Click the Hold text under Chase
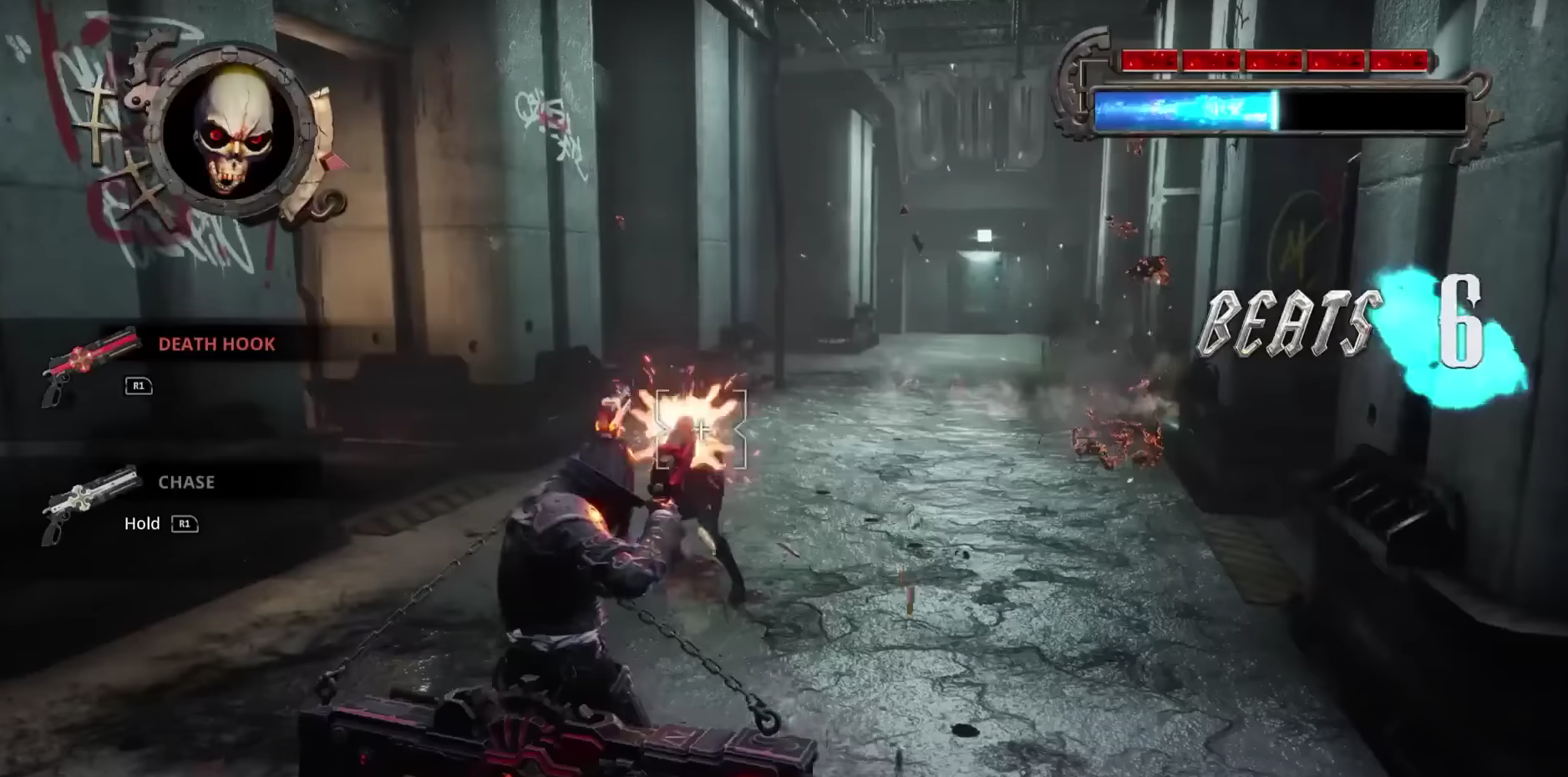Screen dimensions: 1568x777 [x=143, y=524]
